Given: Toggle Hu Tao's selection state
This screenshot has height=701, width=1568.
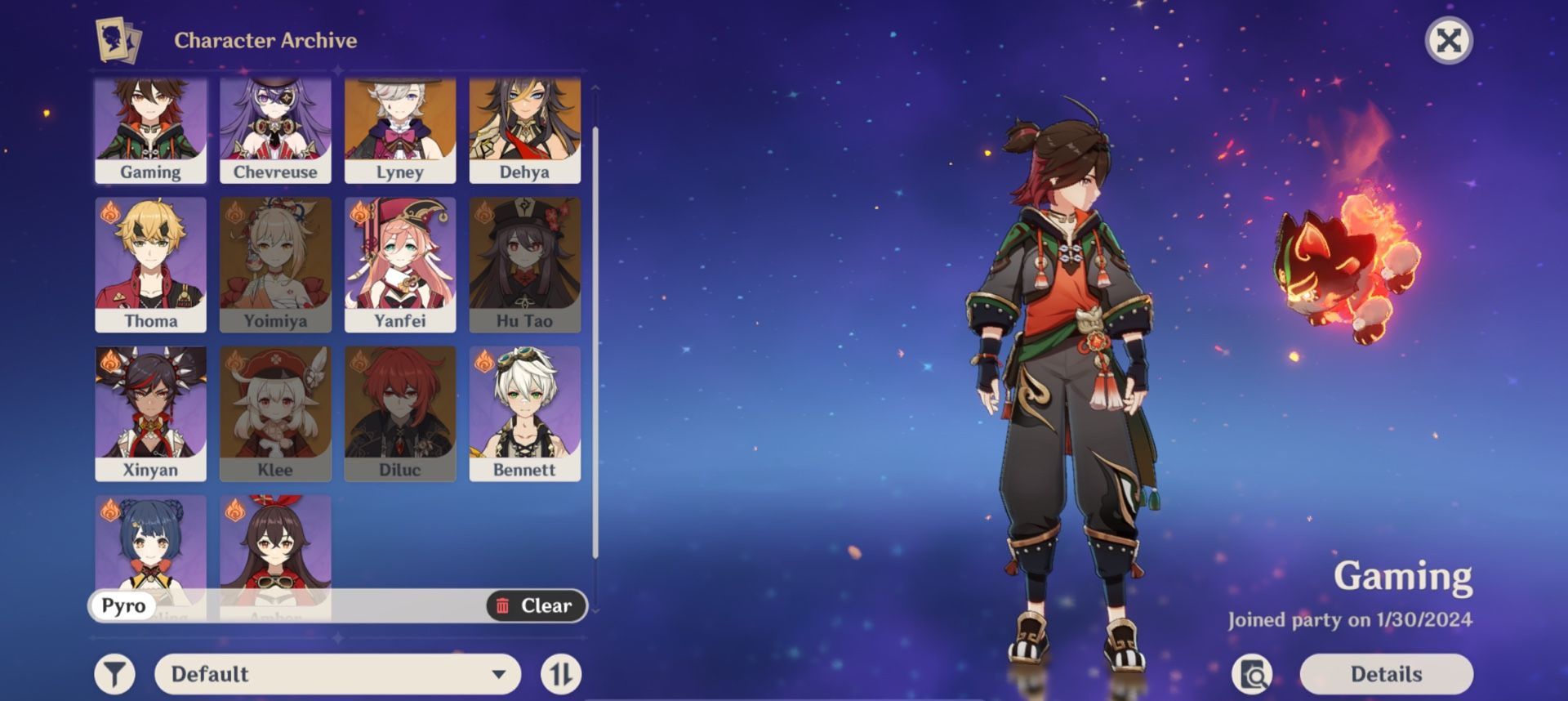Looking at the screenshot, I should coord(523,263).
